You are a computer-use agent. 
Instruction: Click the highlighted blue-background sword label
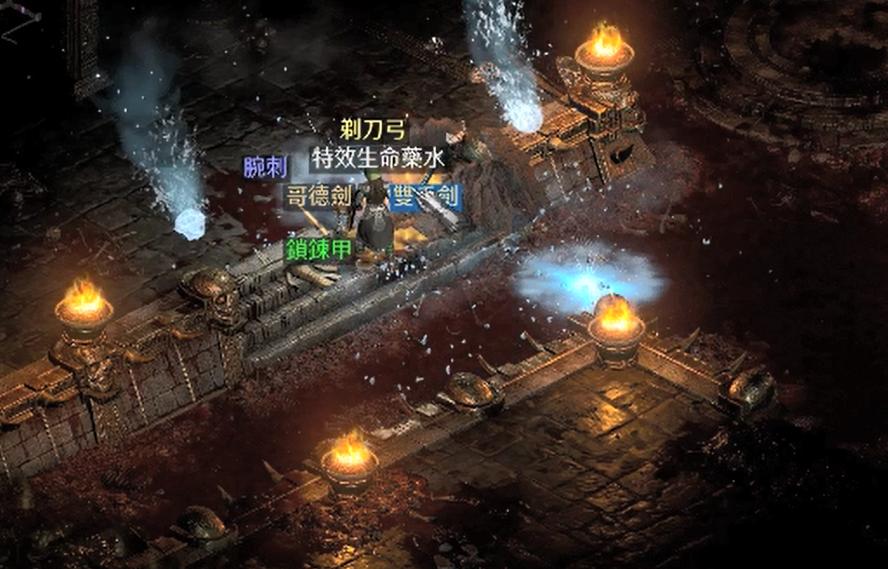click(x=424, y=195)
